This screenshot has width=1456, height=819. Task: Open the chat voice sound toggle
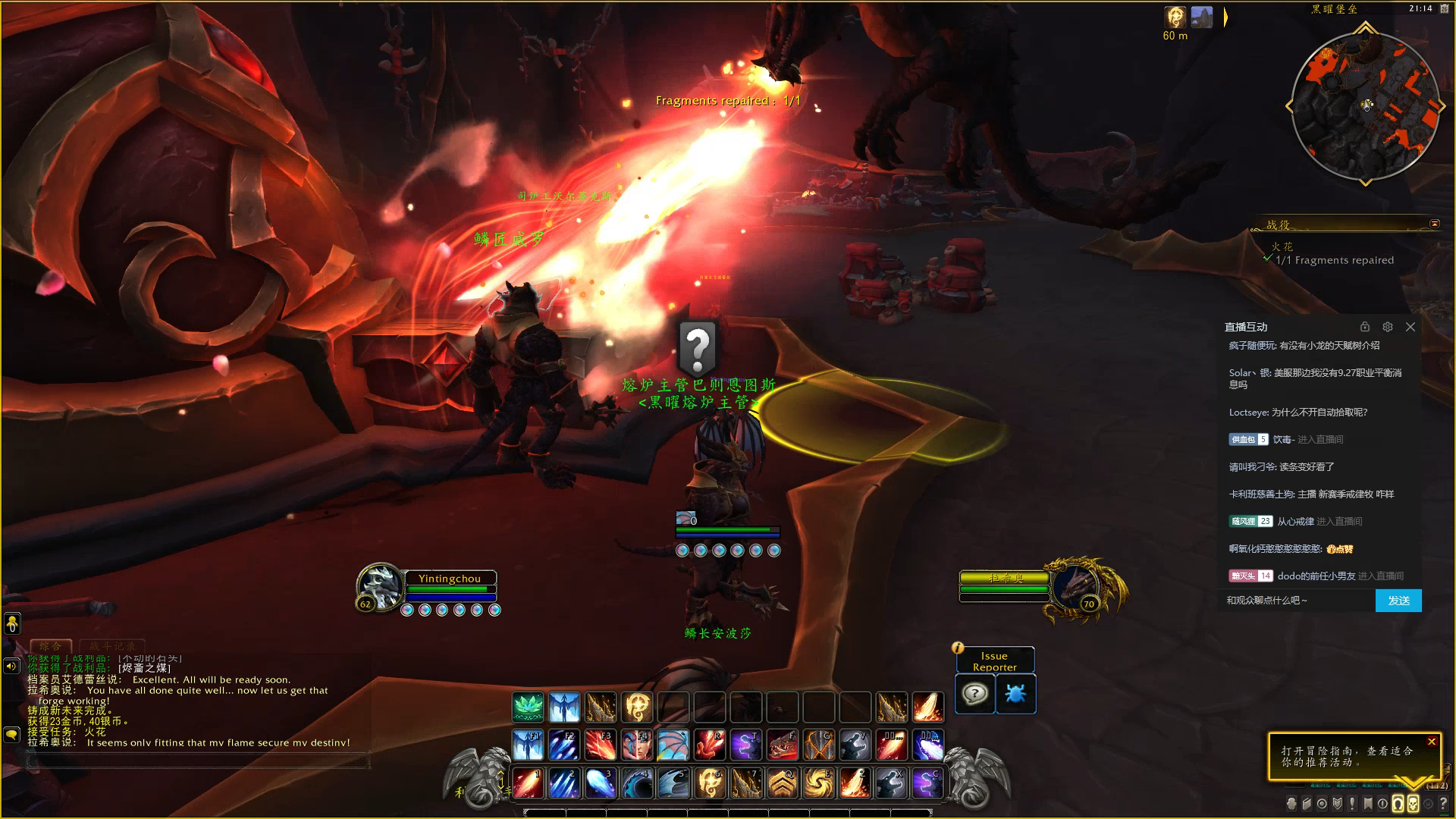pos(11,666)
